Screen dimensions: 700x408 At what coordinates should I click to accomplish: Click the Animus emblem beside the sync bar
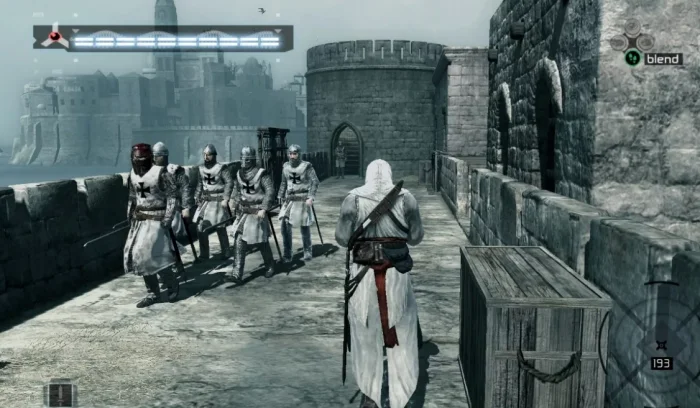(50, 38)
